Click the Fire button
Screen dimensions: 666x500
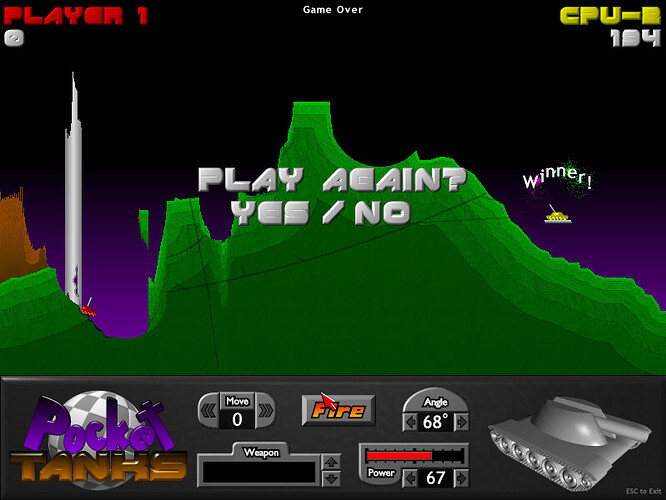tap(338, 409)
